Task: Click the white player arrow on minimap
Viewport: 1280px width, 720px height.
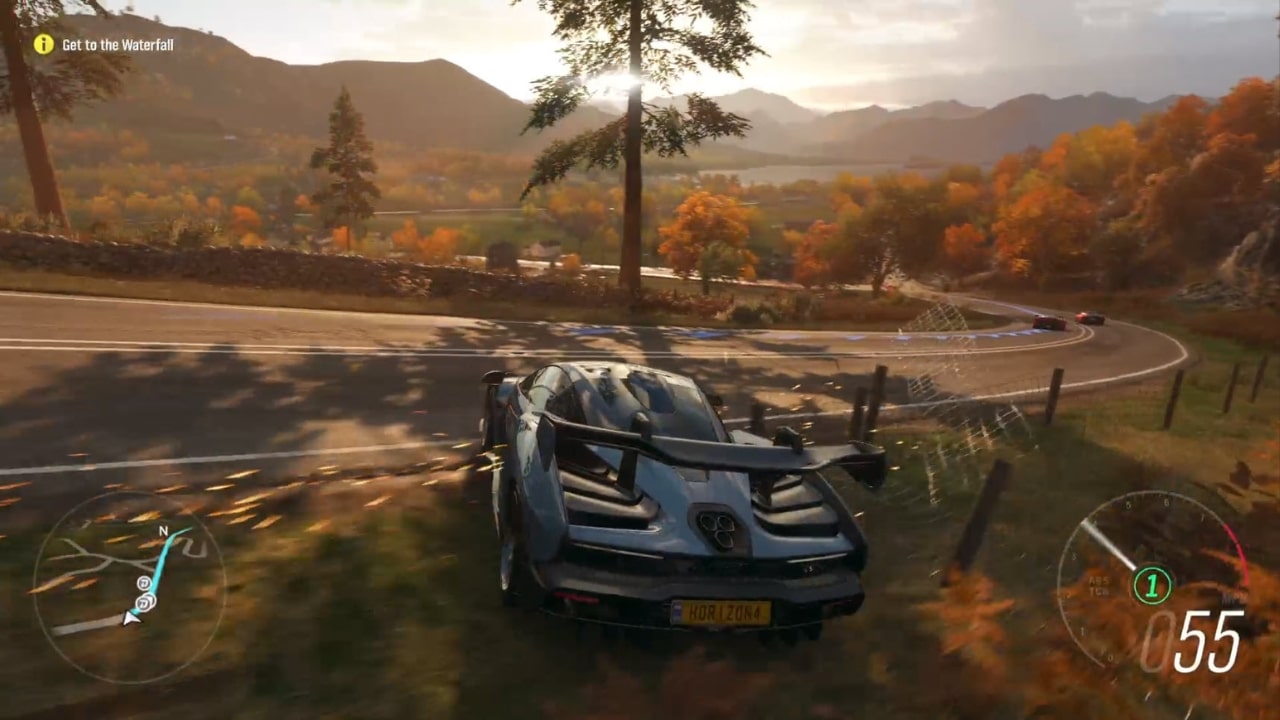Action: 130,619
